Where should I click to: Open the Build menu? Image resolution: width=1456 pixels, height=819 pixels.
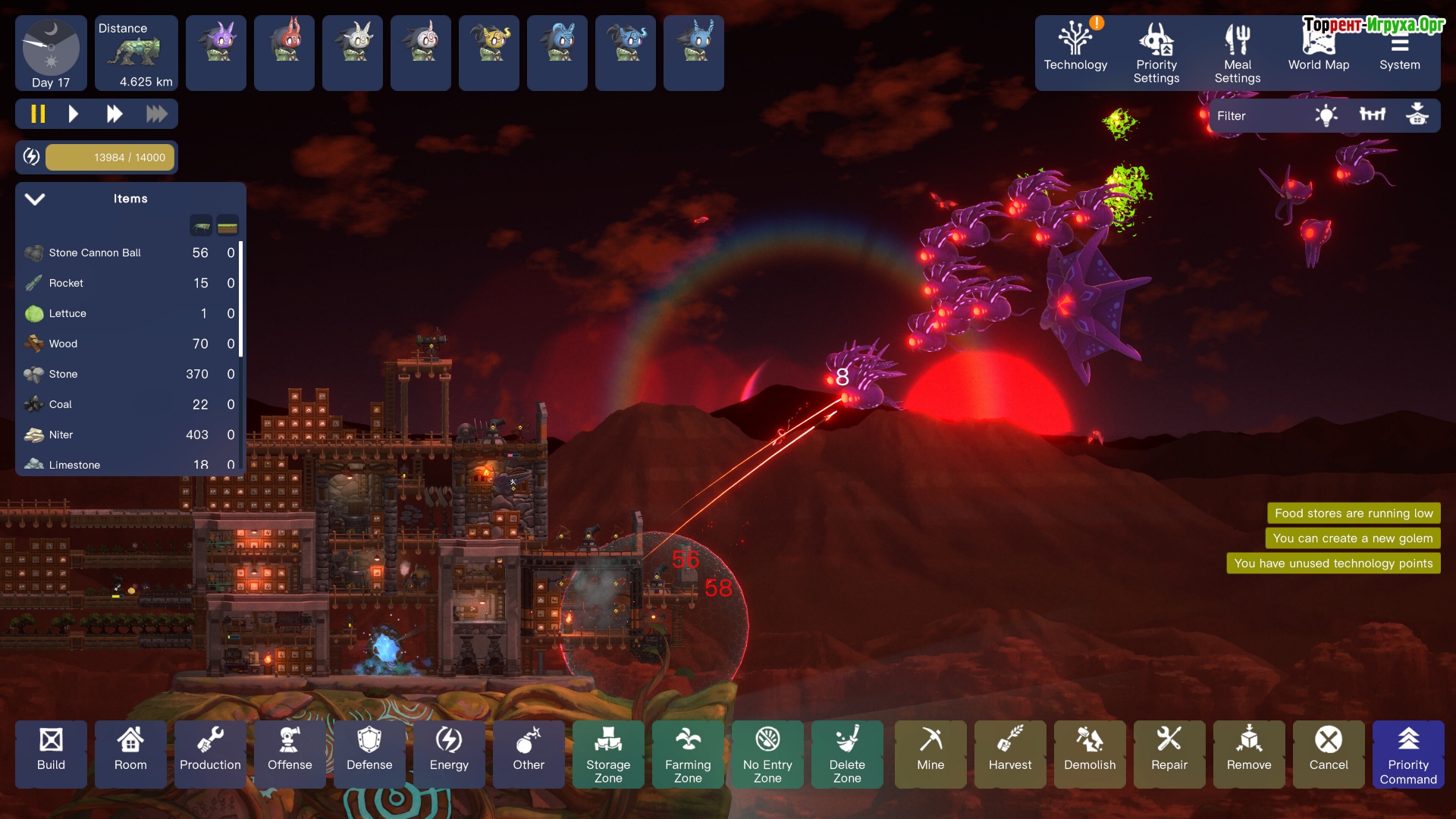coord(51,752)
